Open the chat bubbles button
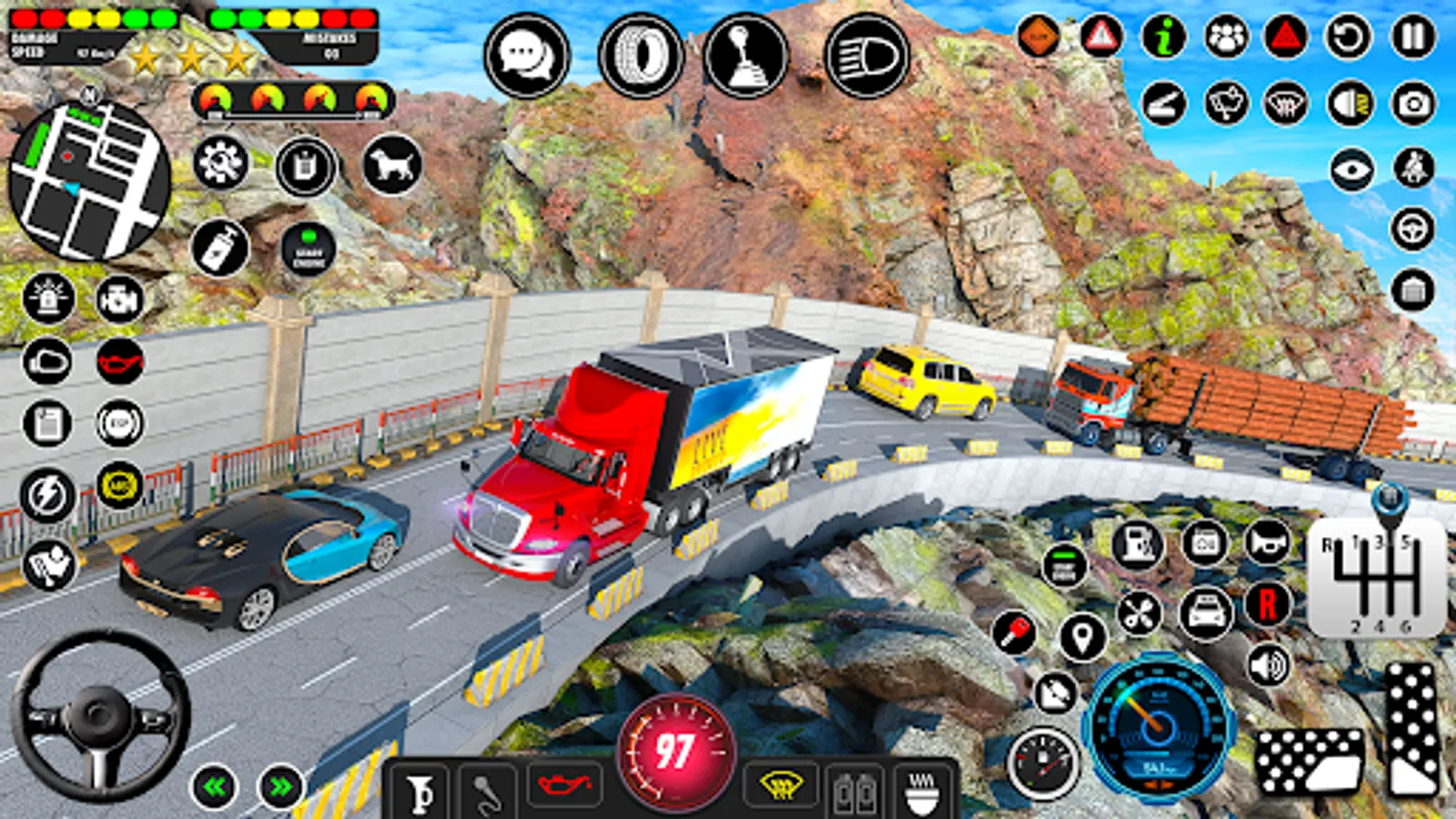Image resolution: width=1456 pixels, height=819 pixels. tap(527, 56)
